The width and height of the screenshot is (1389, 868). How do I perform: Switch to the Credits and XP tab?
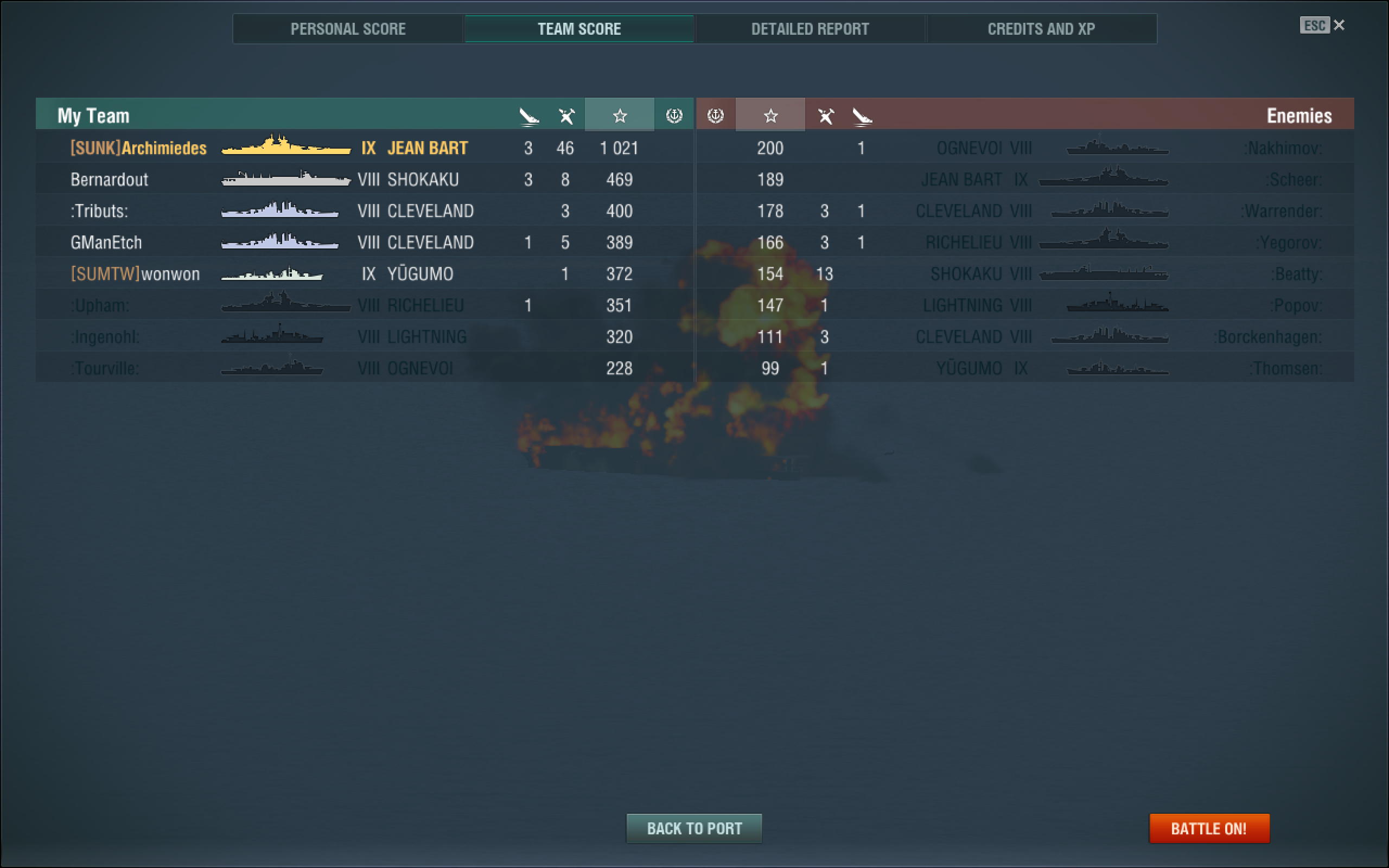point(1042,29)
